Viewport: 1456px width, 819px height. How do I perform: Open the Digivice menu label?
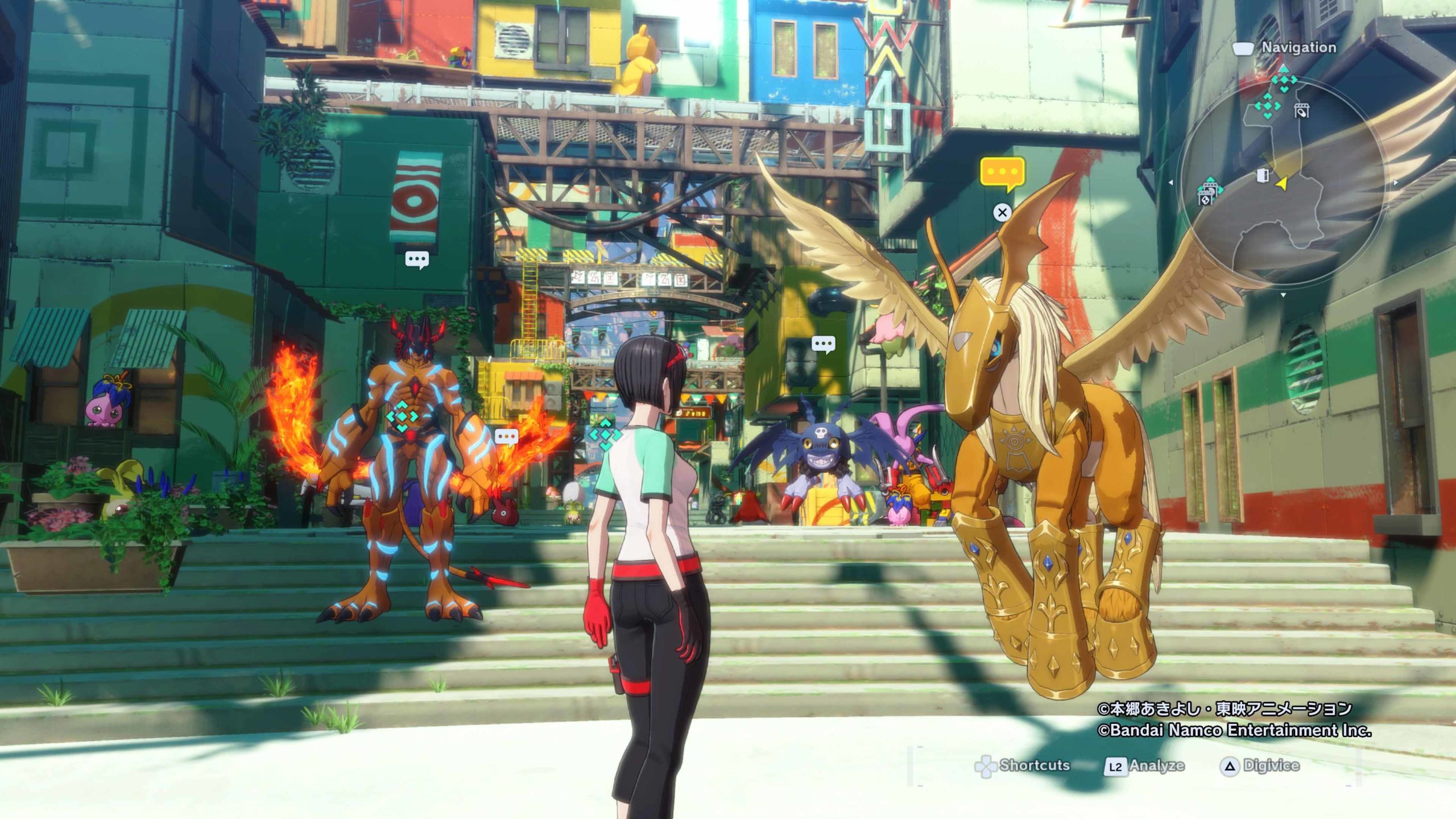[1271, 766]
